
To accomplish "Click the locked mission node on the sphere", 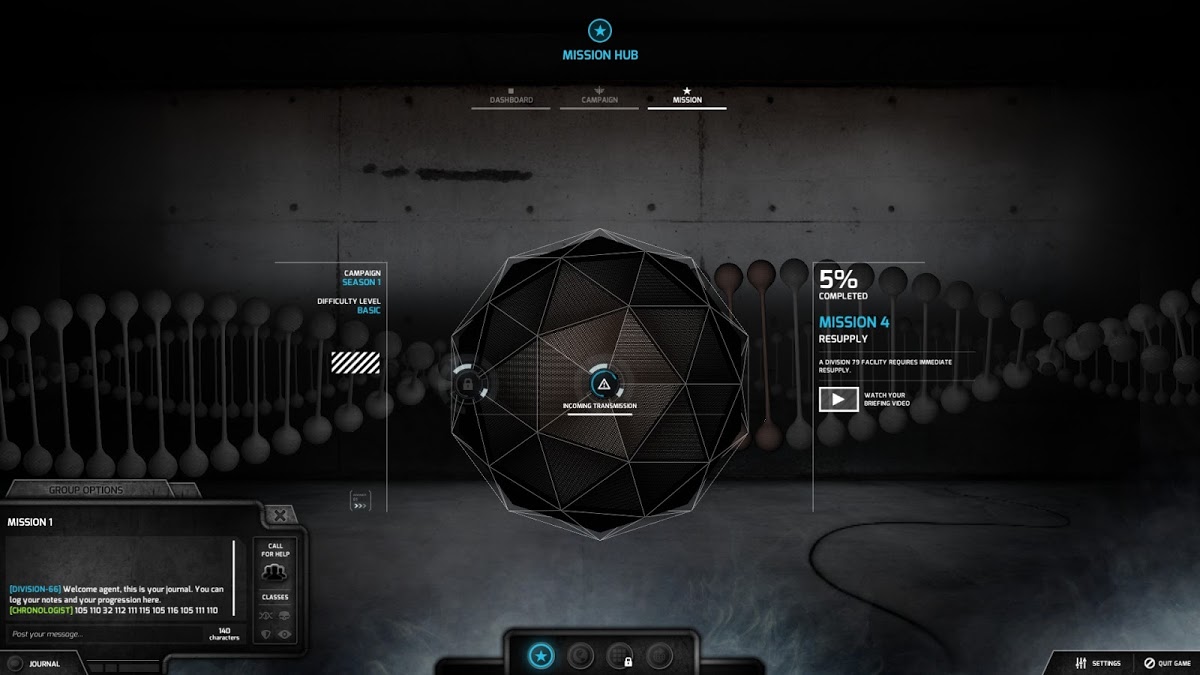I will click(466, 383).
